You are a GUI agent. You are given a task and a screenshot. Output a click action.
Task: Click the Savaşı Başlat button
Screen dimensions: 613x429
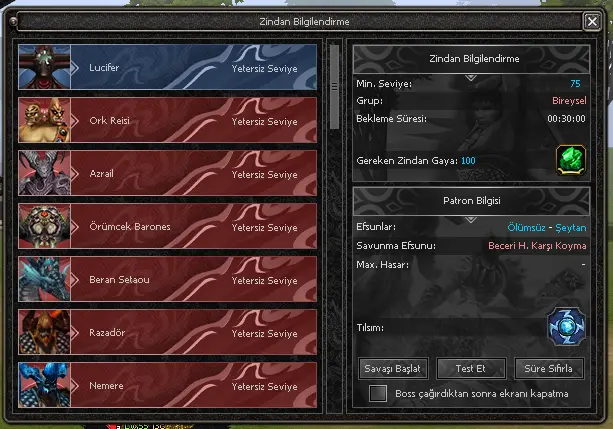(x=393, y=368)
